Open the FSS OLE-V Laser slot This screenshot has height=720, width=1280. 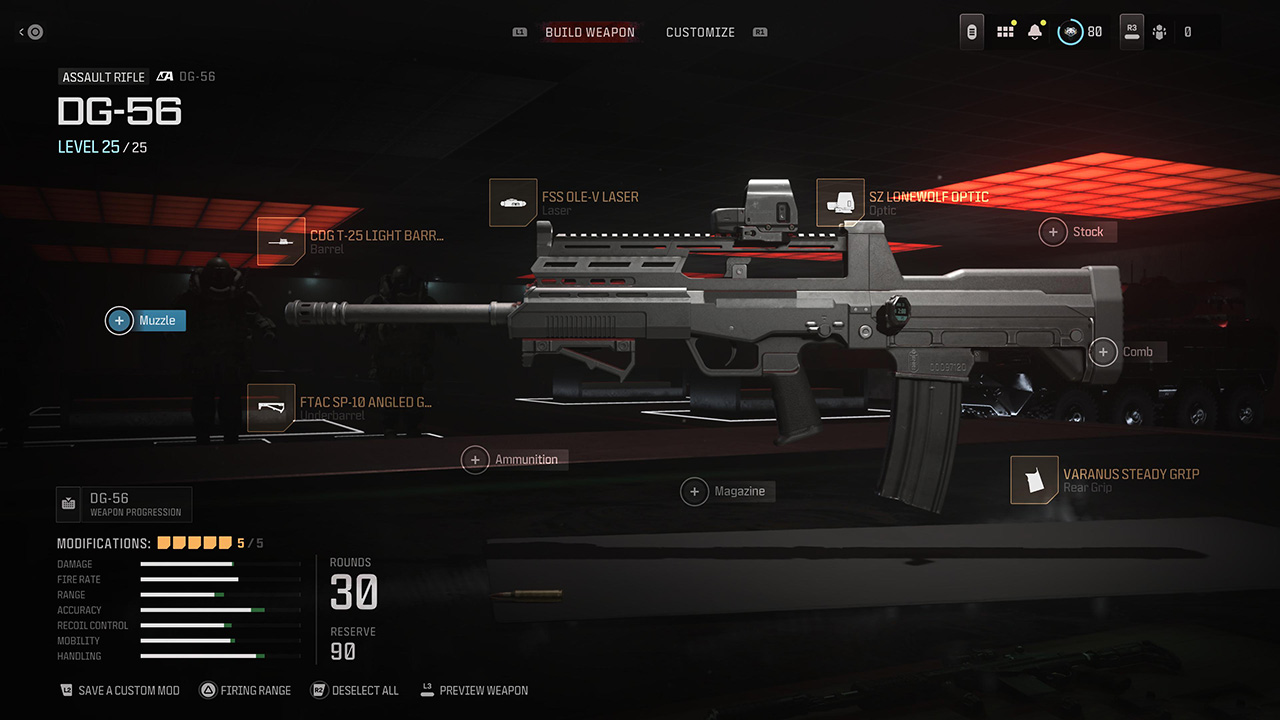point(565,202)
